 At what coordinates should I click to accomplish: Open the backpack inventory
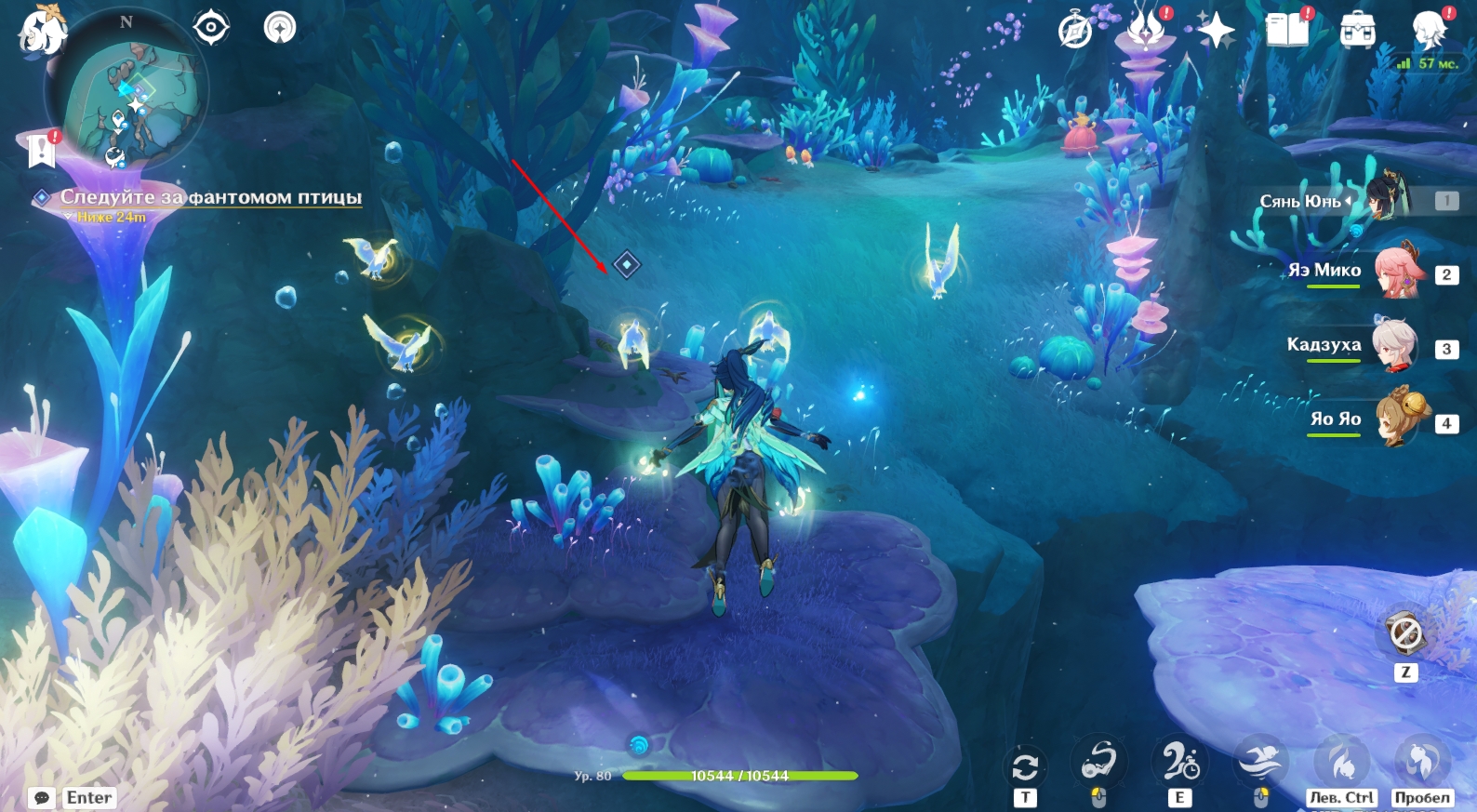point(1357,32)
